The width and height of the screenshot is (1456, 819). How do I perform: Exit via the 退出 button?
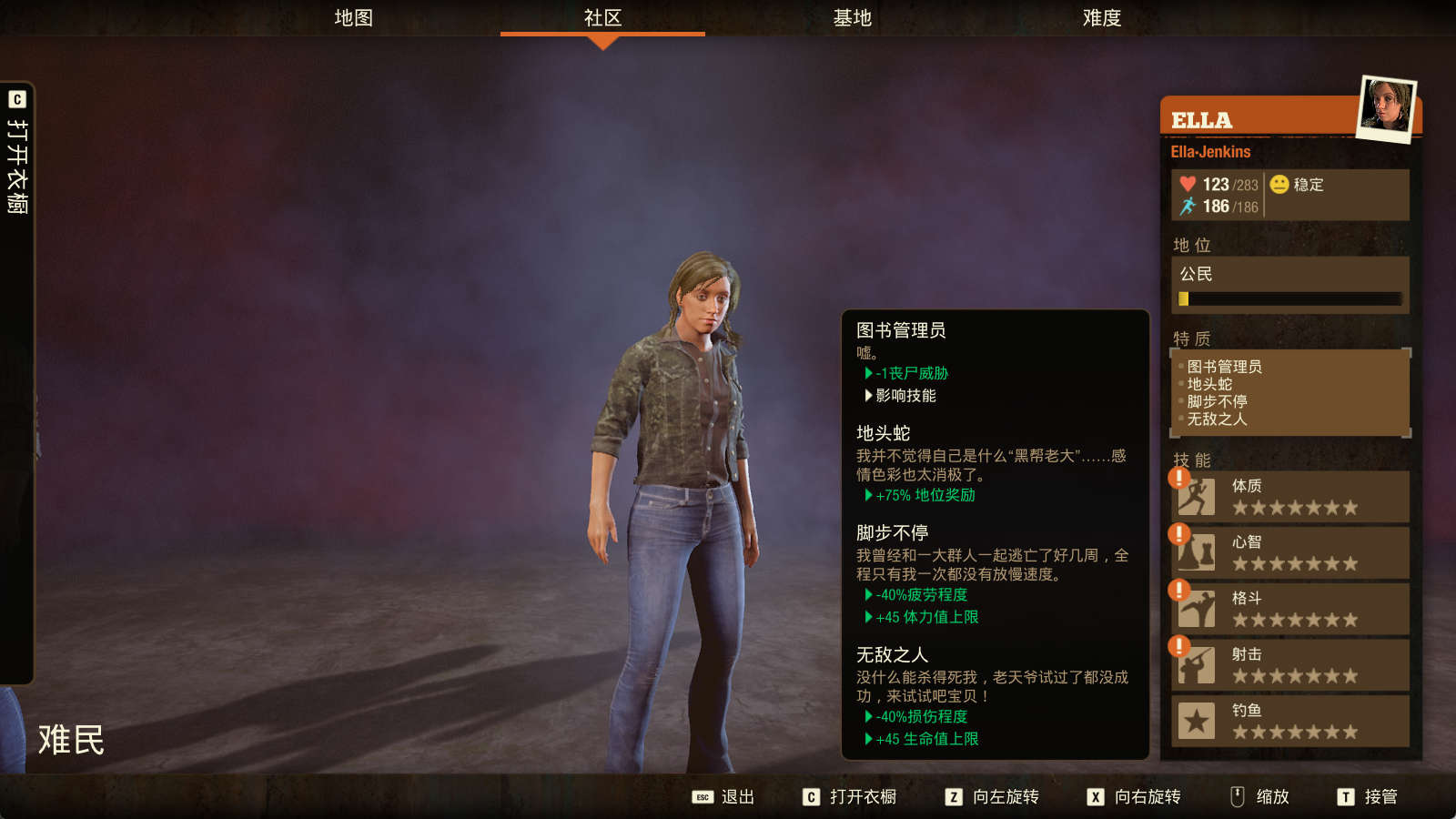coord(724,797)
